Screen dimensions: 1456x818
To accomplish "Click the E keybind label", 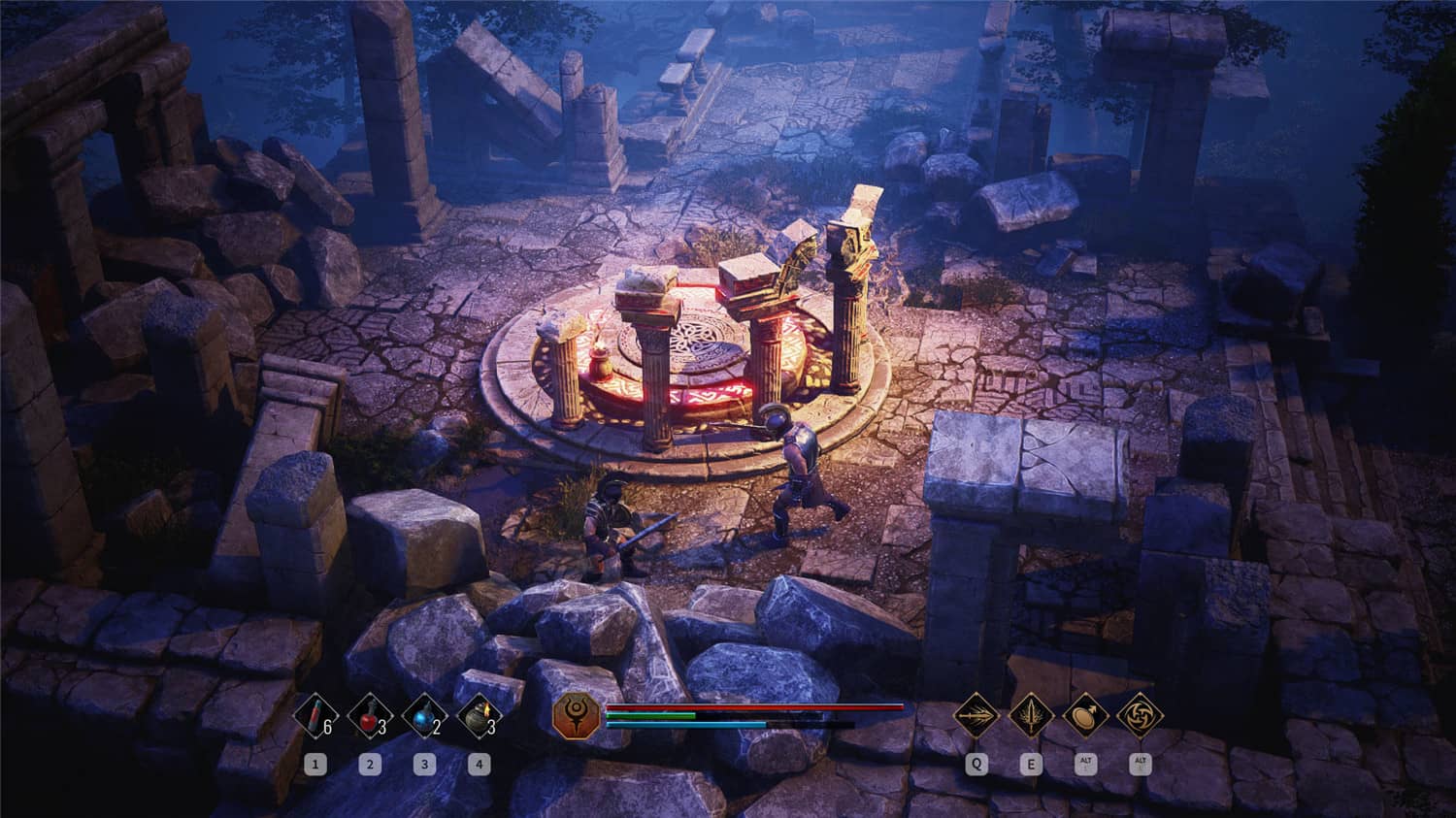I will 1030,764.
